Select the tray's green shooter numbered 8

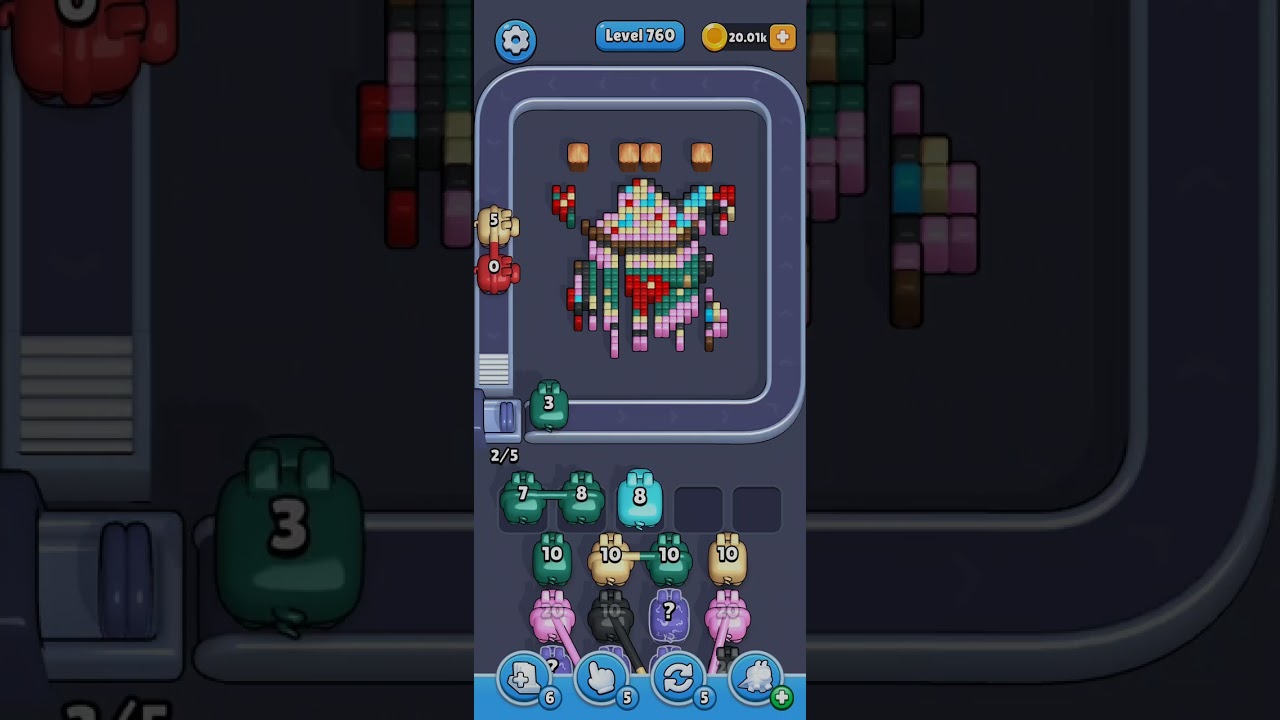[x=581, y=497]
